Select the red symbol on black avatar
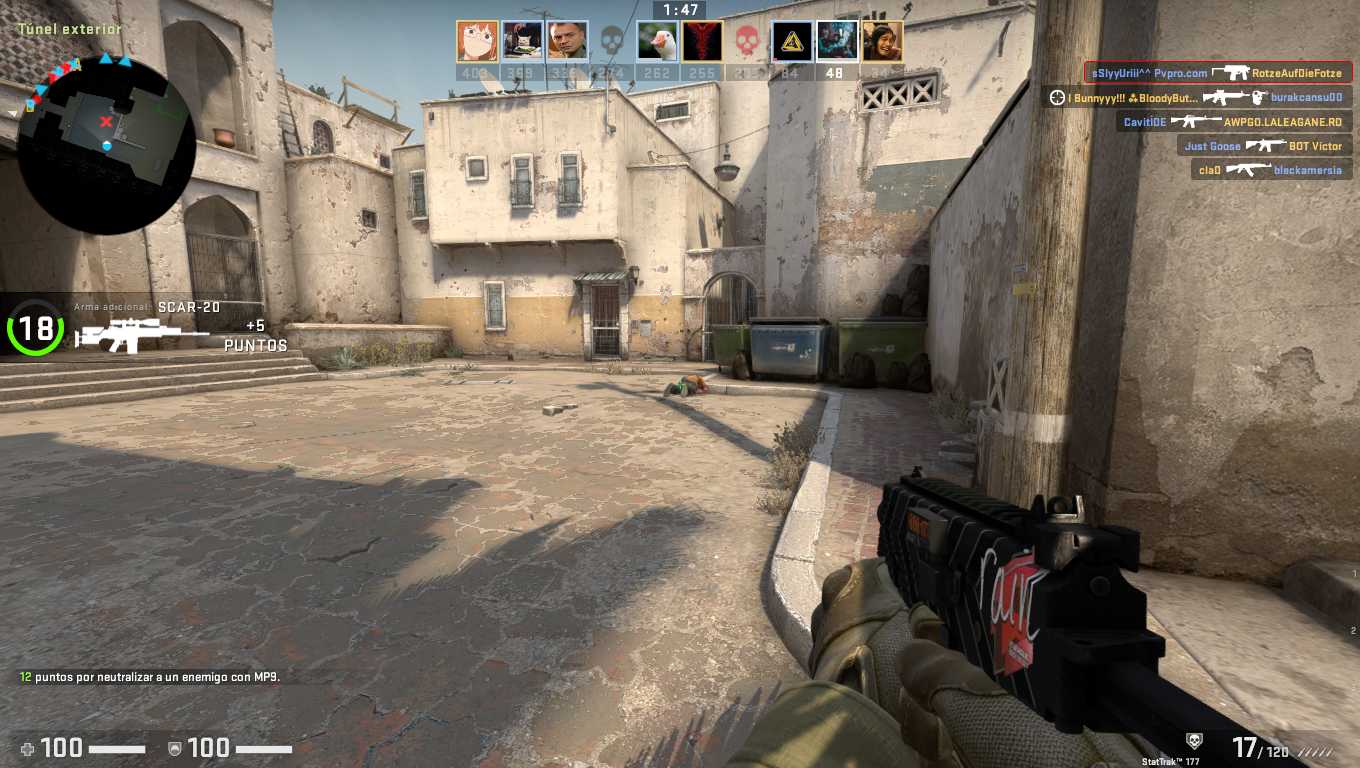 (x=702, y=42)
